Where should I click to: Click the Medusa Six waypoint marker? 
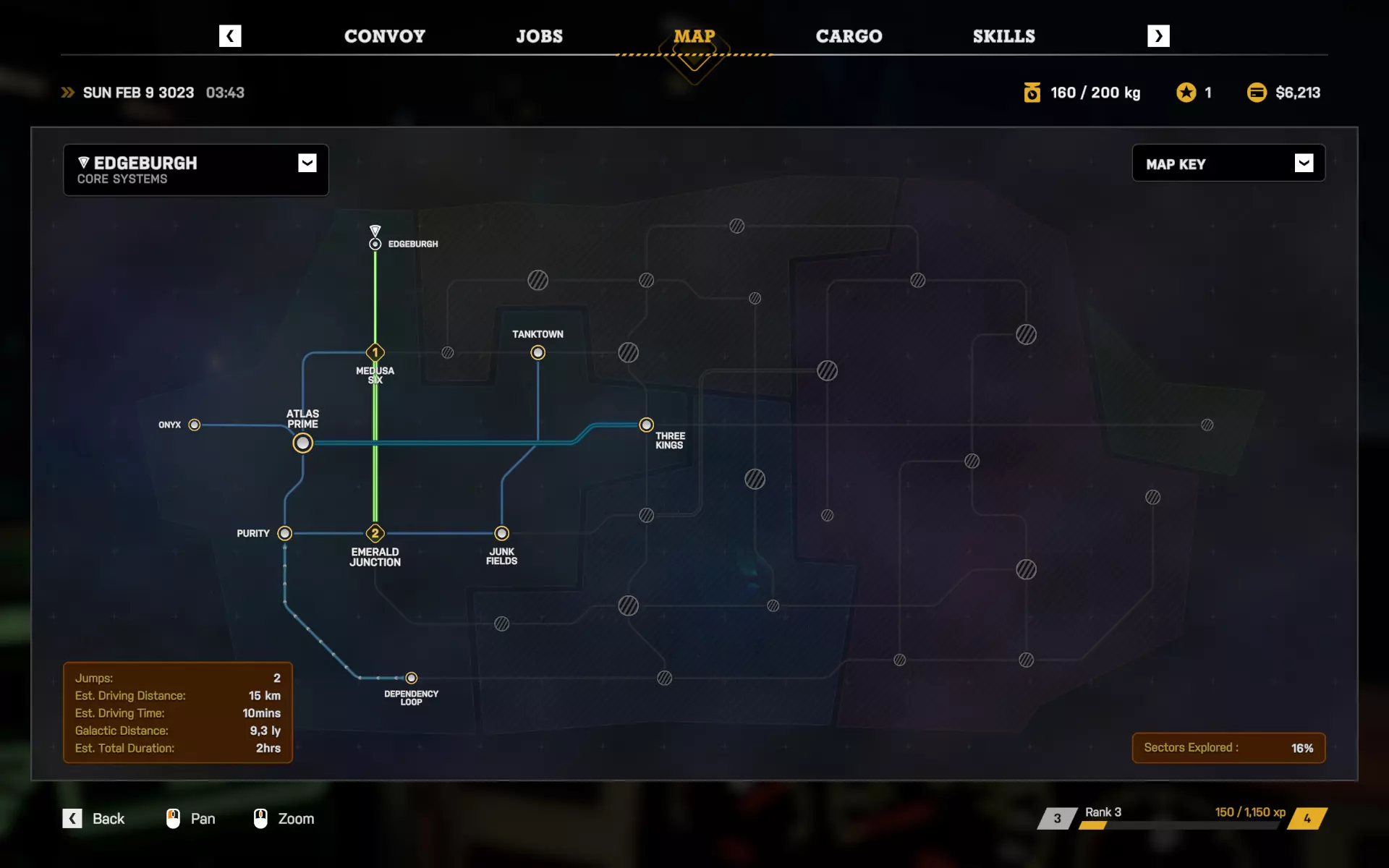375,353
